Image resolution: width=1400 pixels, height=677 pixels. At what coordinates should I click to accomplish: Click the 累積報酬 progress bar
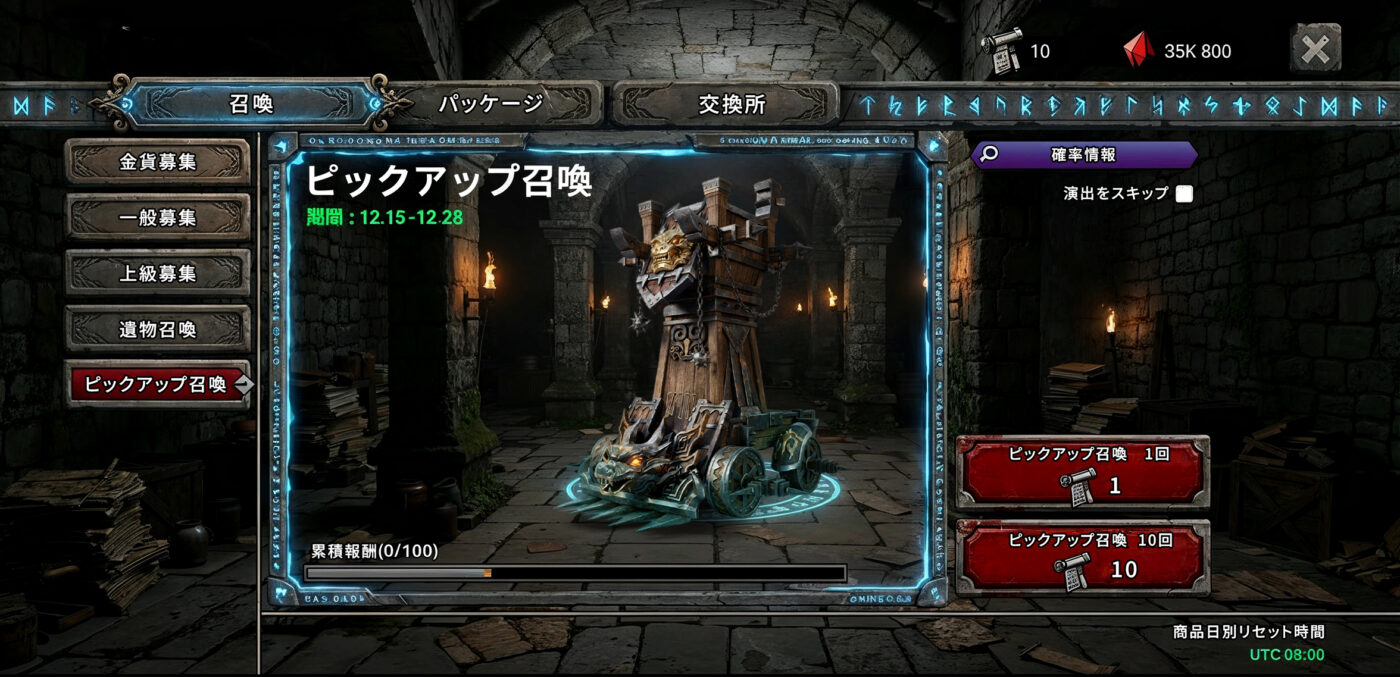click(x=575, y=573)
